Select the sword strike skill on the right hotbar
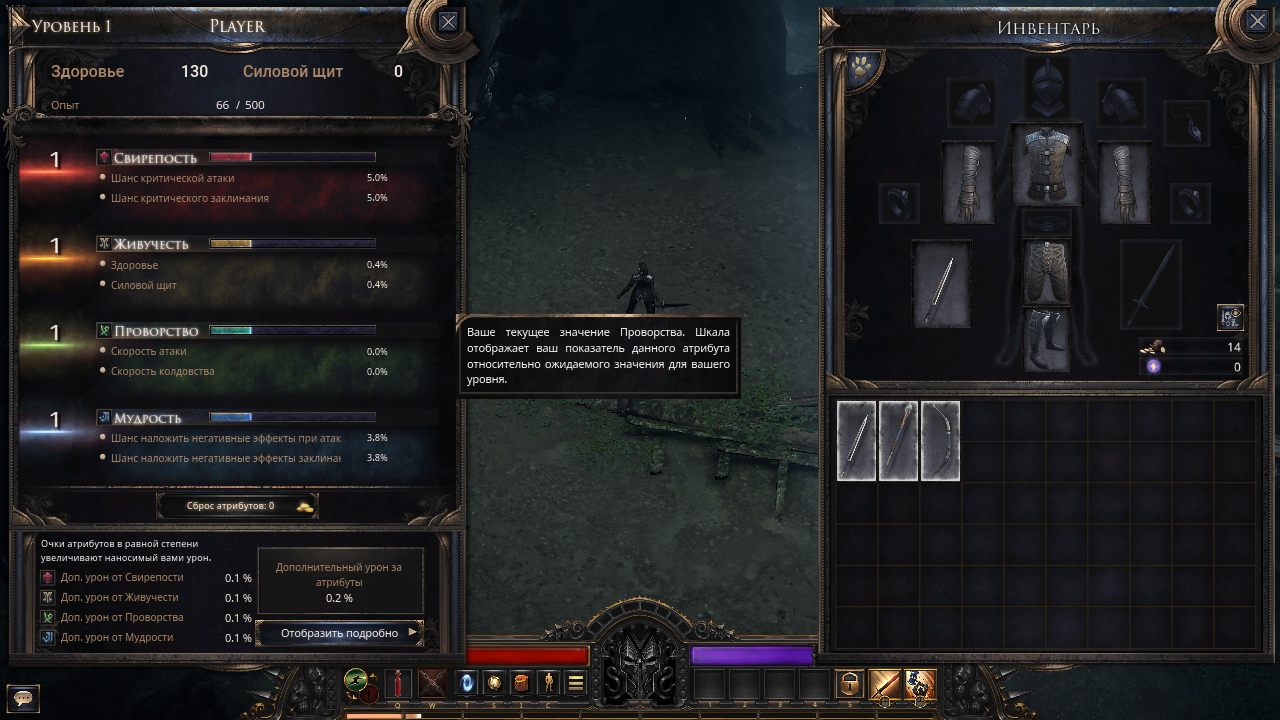The width and height of the screenshot is (1280, 720). (880, 683)
